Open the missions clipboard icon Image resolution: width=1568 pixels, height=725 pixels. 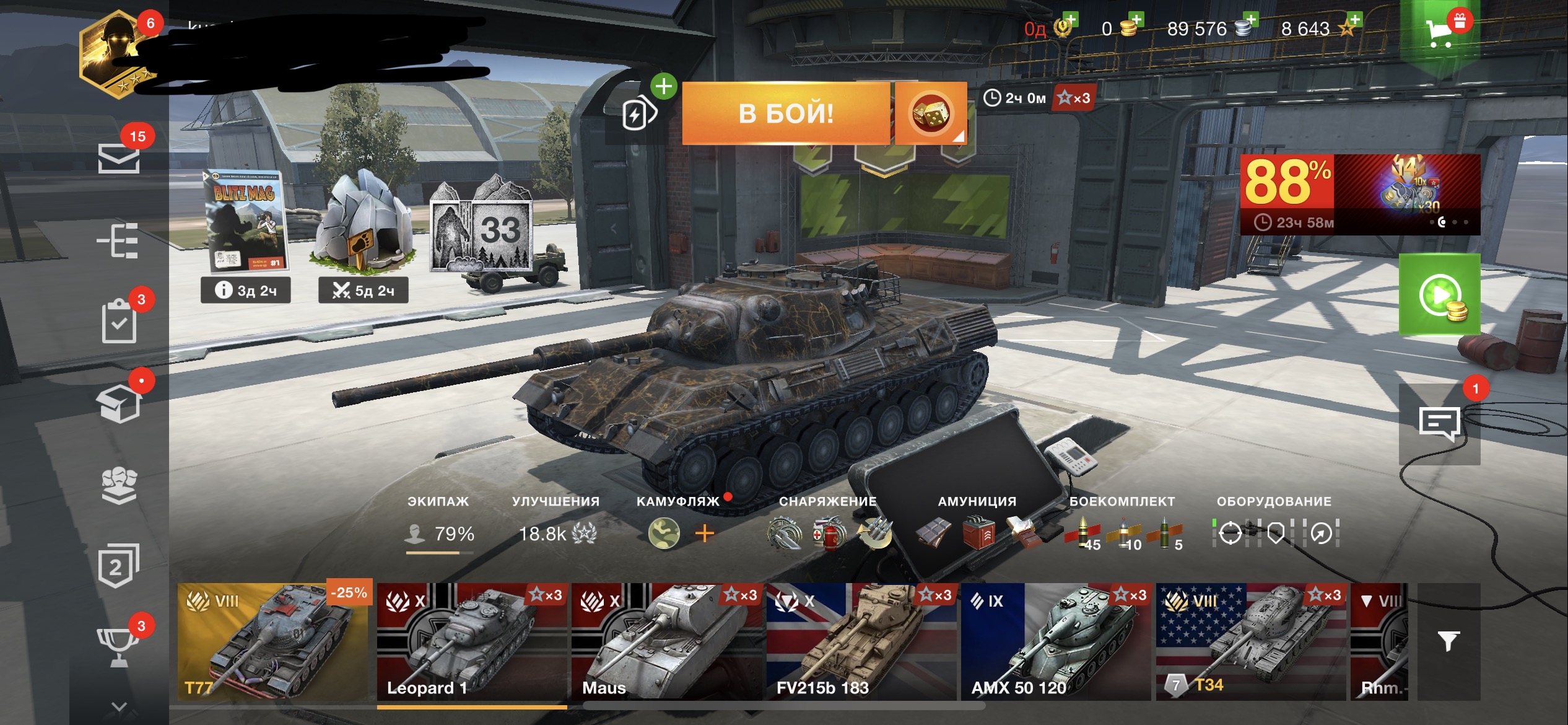tap(119, 321)
